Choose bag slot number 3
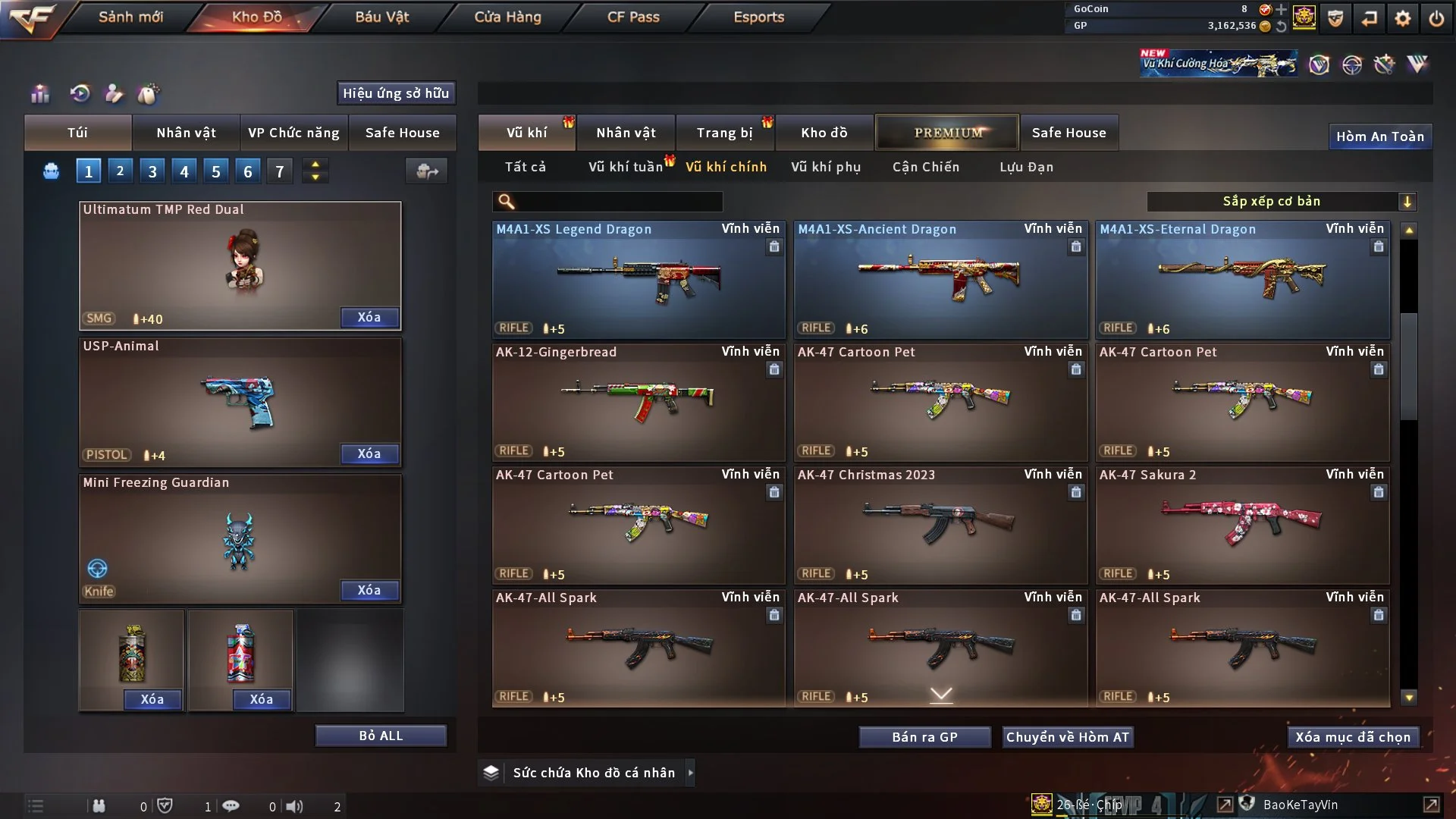The image size is (1456, 819). click(152, 171)
